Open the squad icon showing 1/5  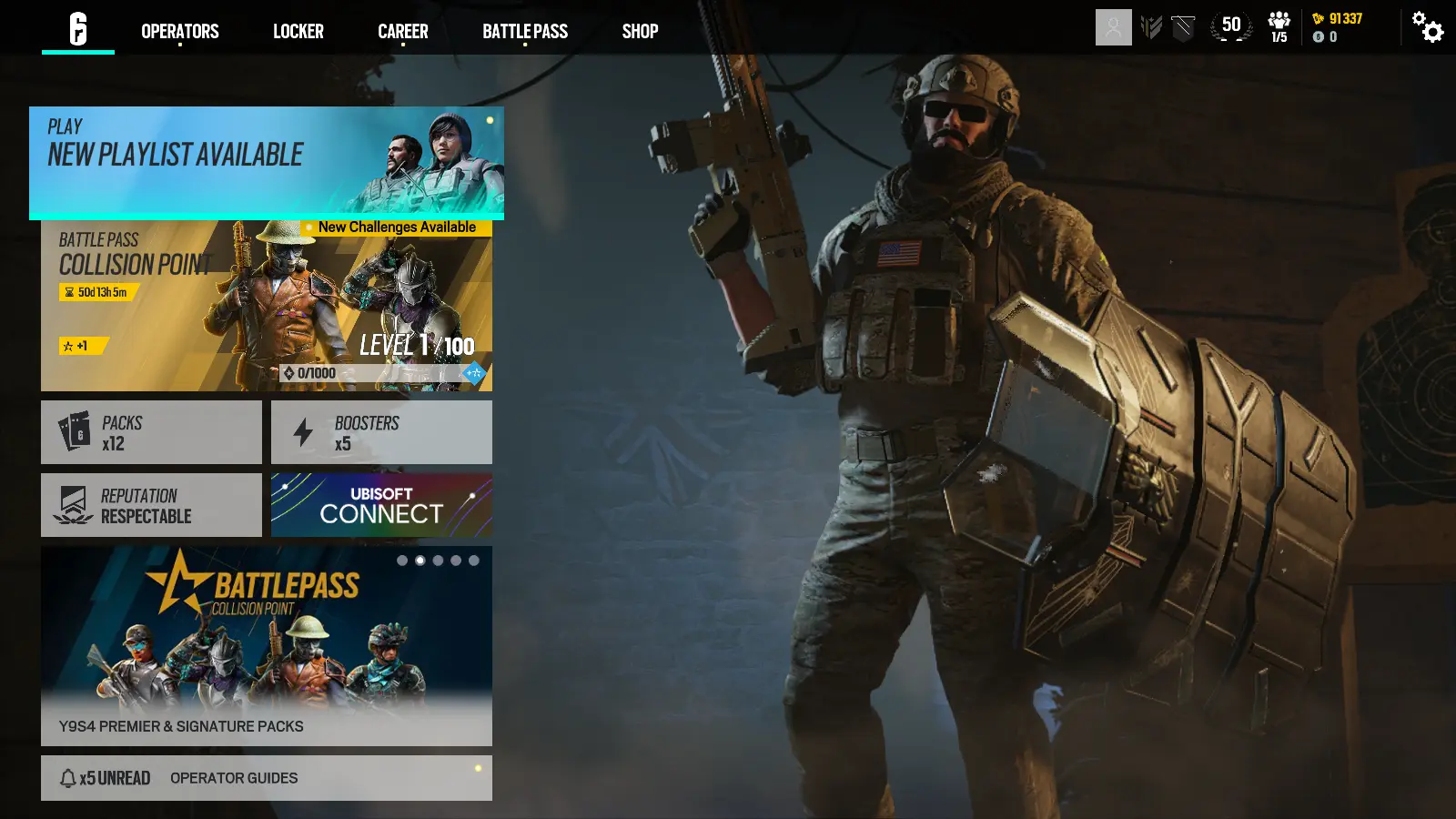[x=1279, y=27]
